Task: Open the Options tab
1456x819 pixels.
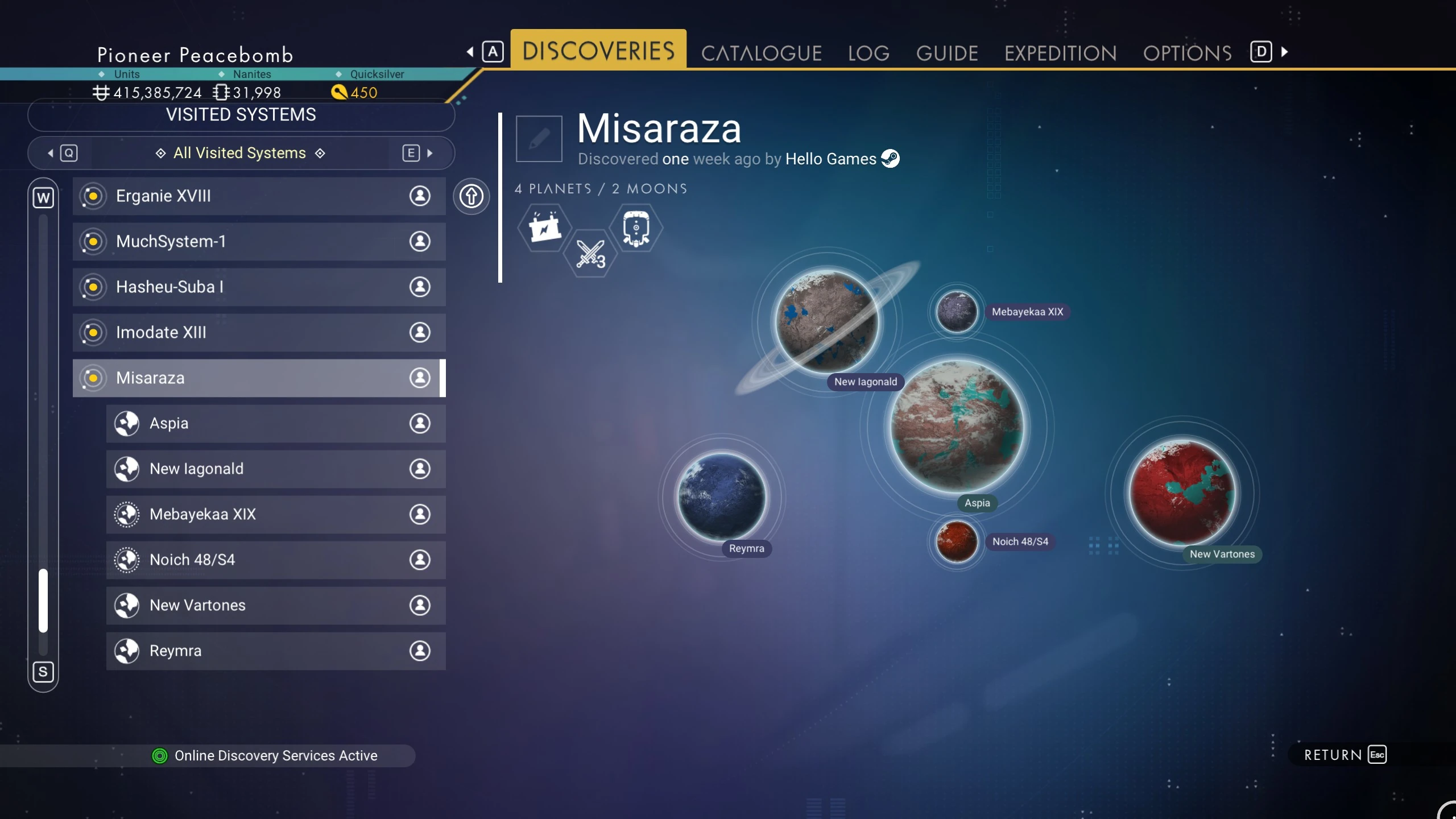Action: click(1188, 53)
